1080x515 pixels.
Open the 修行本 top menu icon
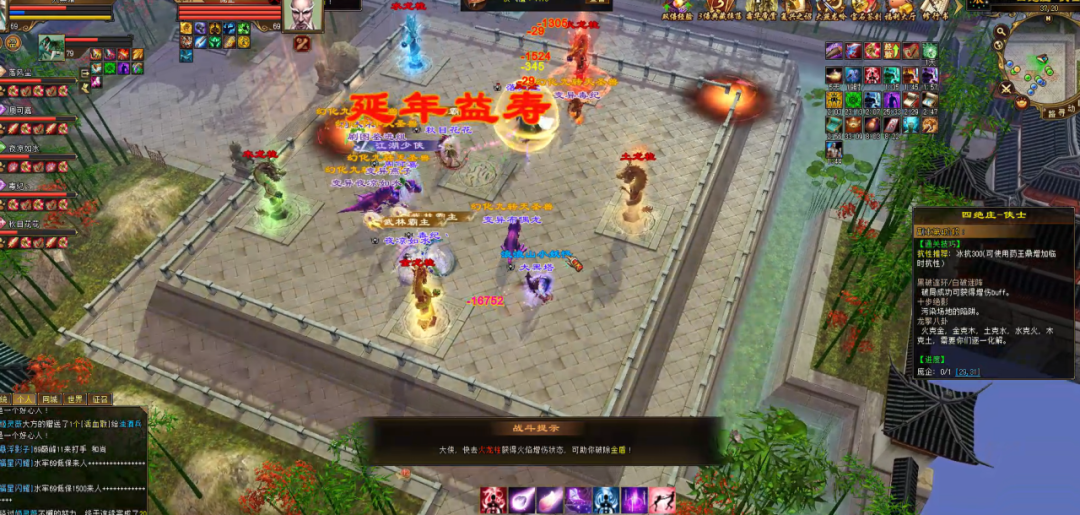click(x=936, y=10)
